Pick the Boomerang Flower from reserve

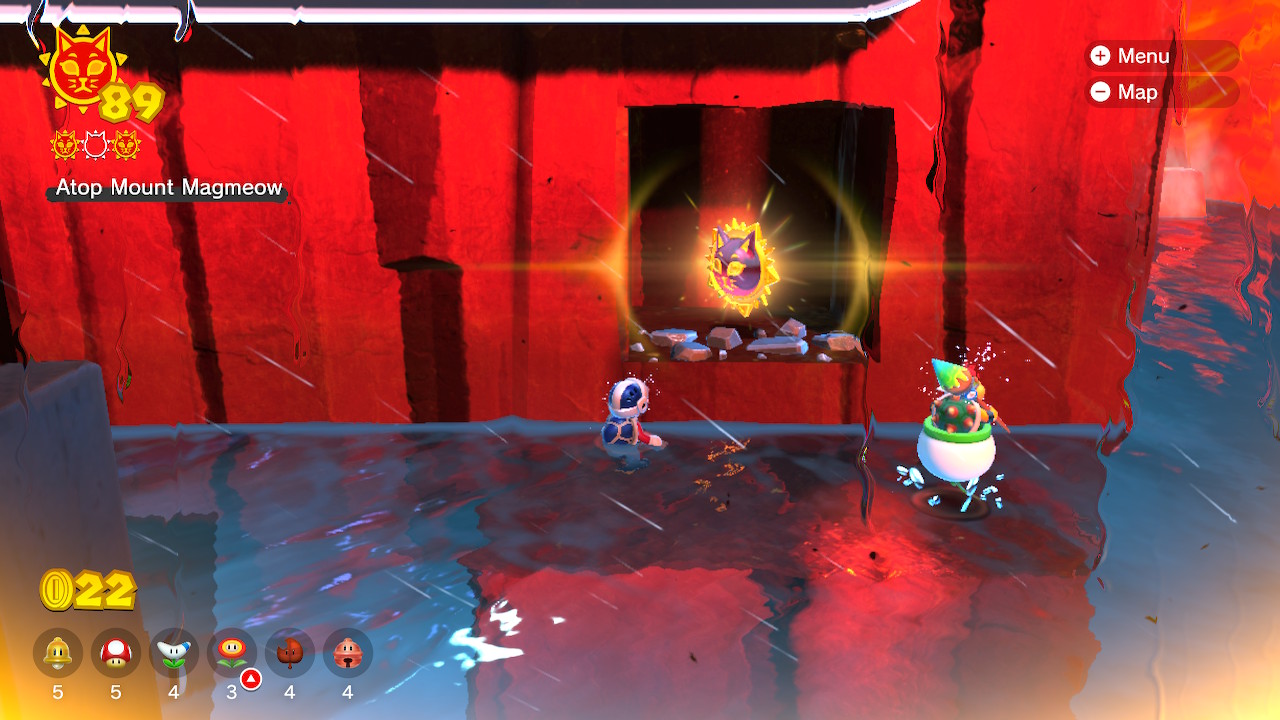coord(174,653)
